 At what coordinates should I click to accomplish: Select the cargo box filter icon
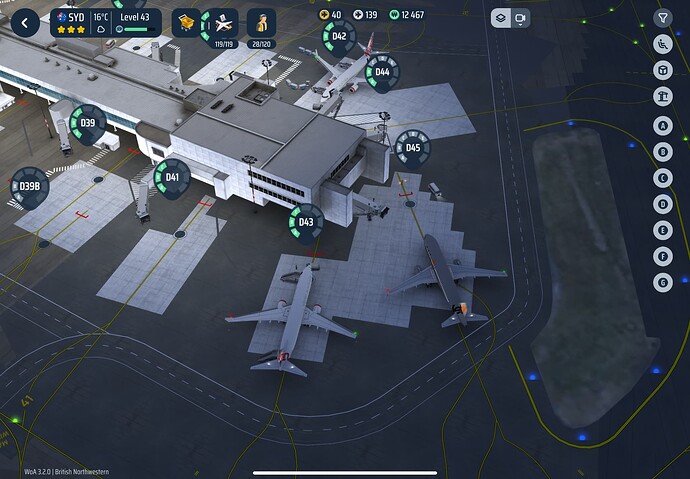point(662,70)
